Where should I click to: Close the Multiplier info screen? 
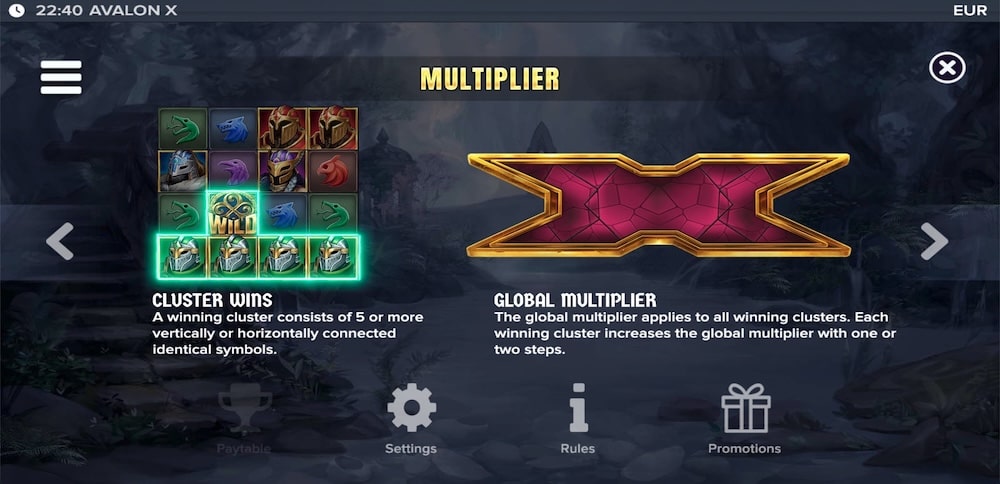tap(947, 68)
